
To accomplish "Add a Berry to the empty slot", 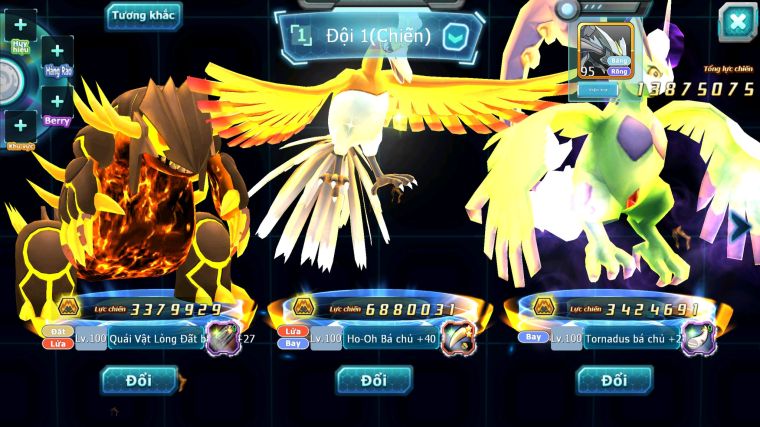I will (x=57, y=100).
